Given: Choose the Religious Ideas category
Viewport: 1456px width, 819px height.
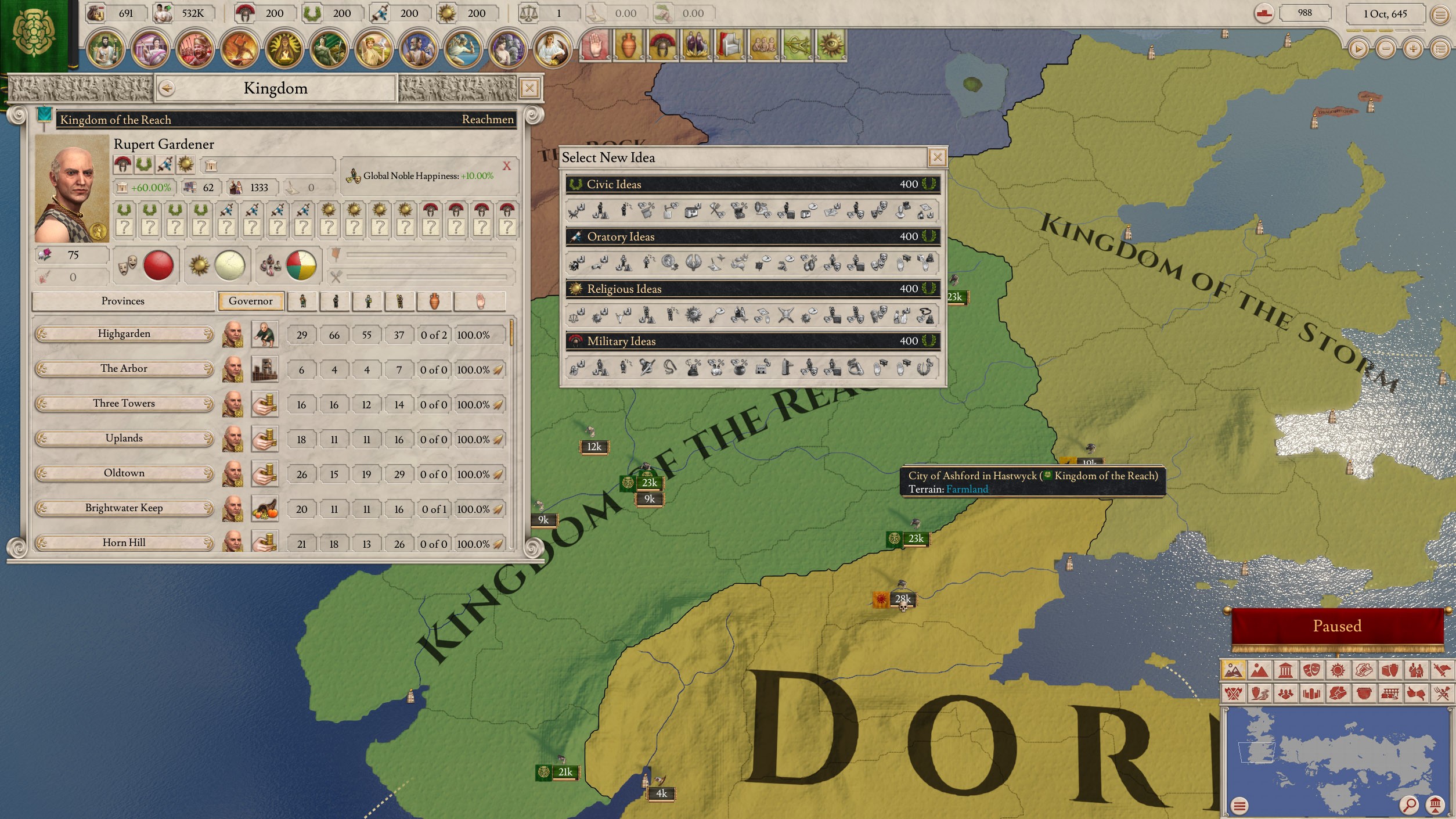Looking at the screenshot, I should coord(752,289).
